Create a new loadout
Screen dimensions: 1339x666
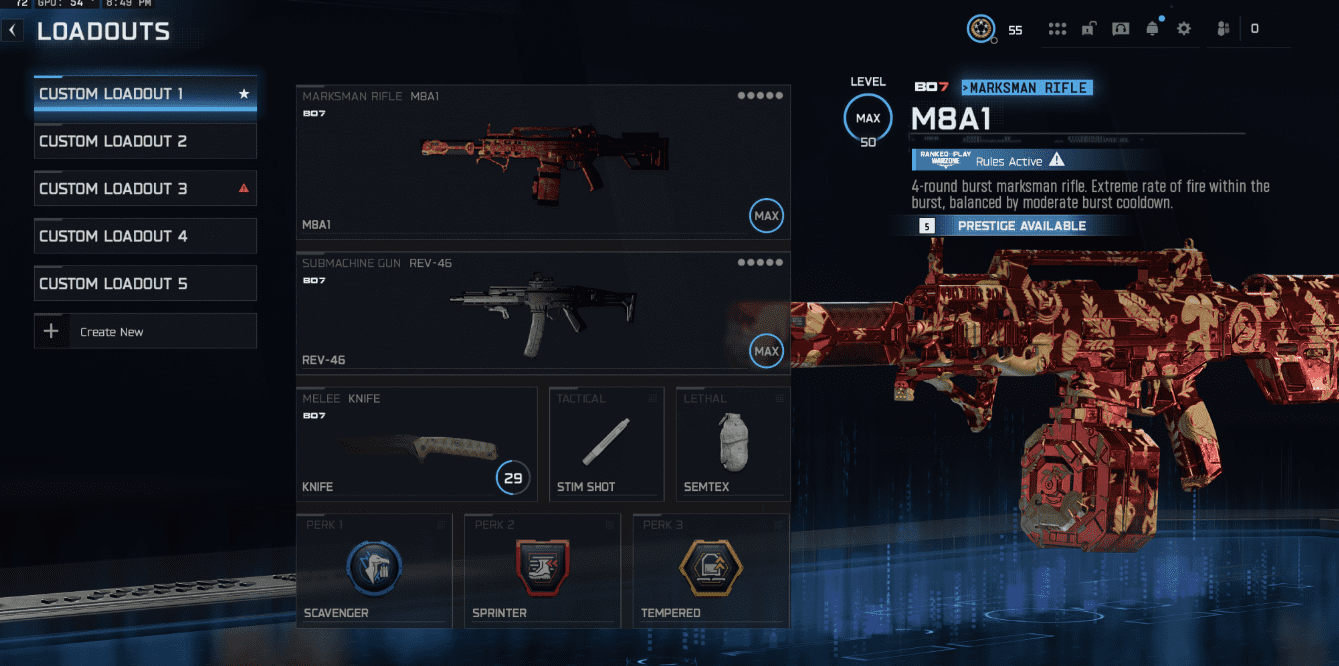tap(145, 331)
